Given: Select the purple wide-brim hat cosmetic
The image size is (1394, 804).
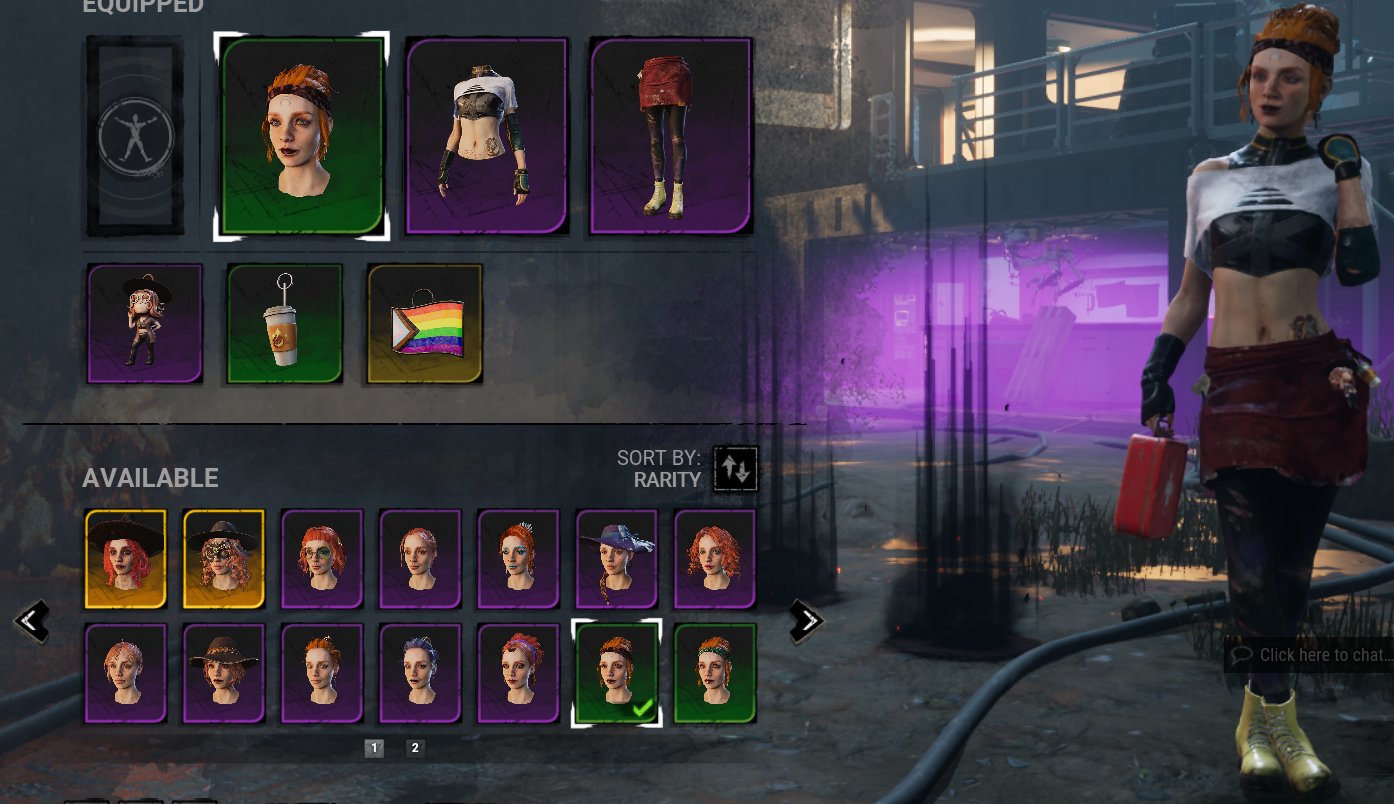Looking at the screenshot, I should click(616, 558).
